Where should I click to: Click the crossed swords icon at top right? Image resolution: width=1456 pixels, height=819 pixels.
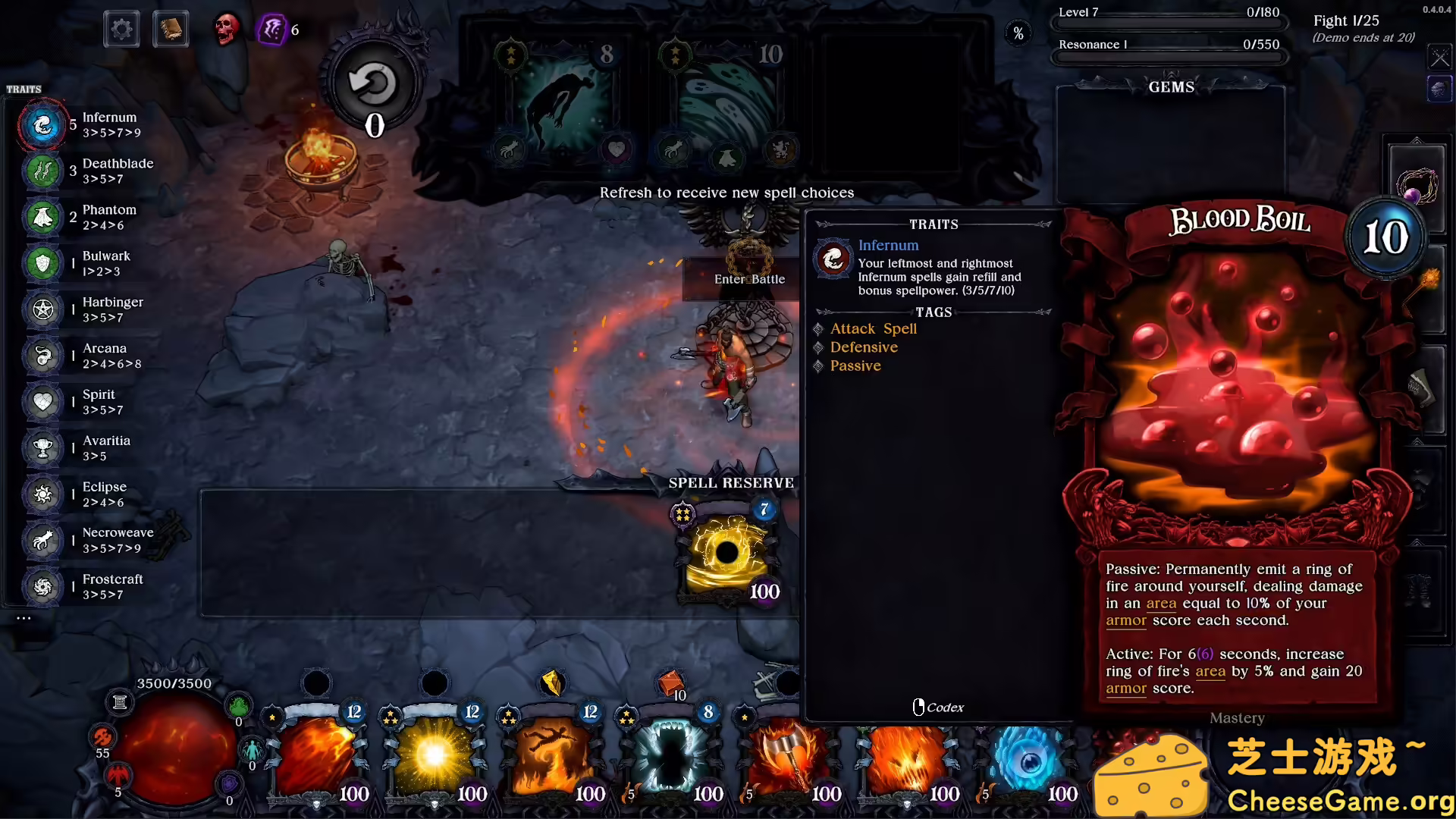pyautogui.click(x=1439, y=57)
